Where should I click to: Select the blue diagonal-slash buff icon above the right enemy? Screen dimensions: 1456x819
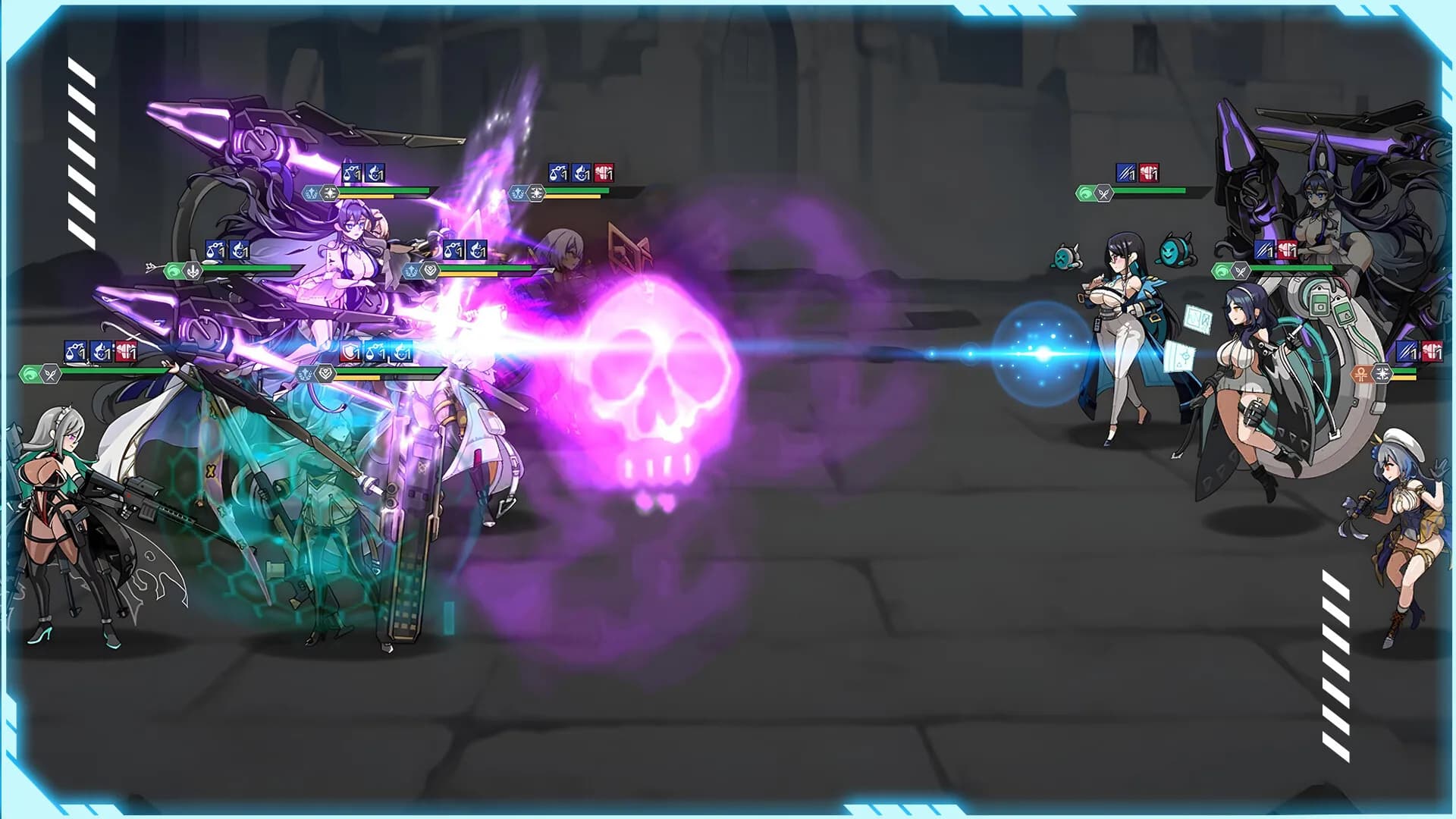[1125, 173]
